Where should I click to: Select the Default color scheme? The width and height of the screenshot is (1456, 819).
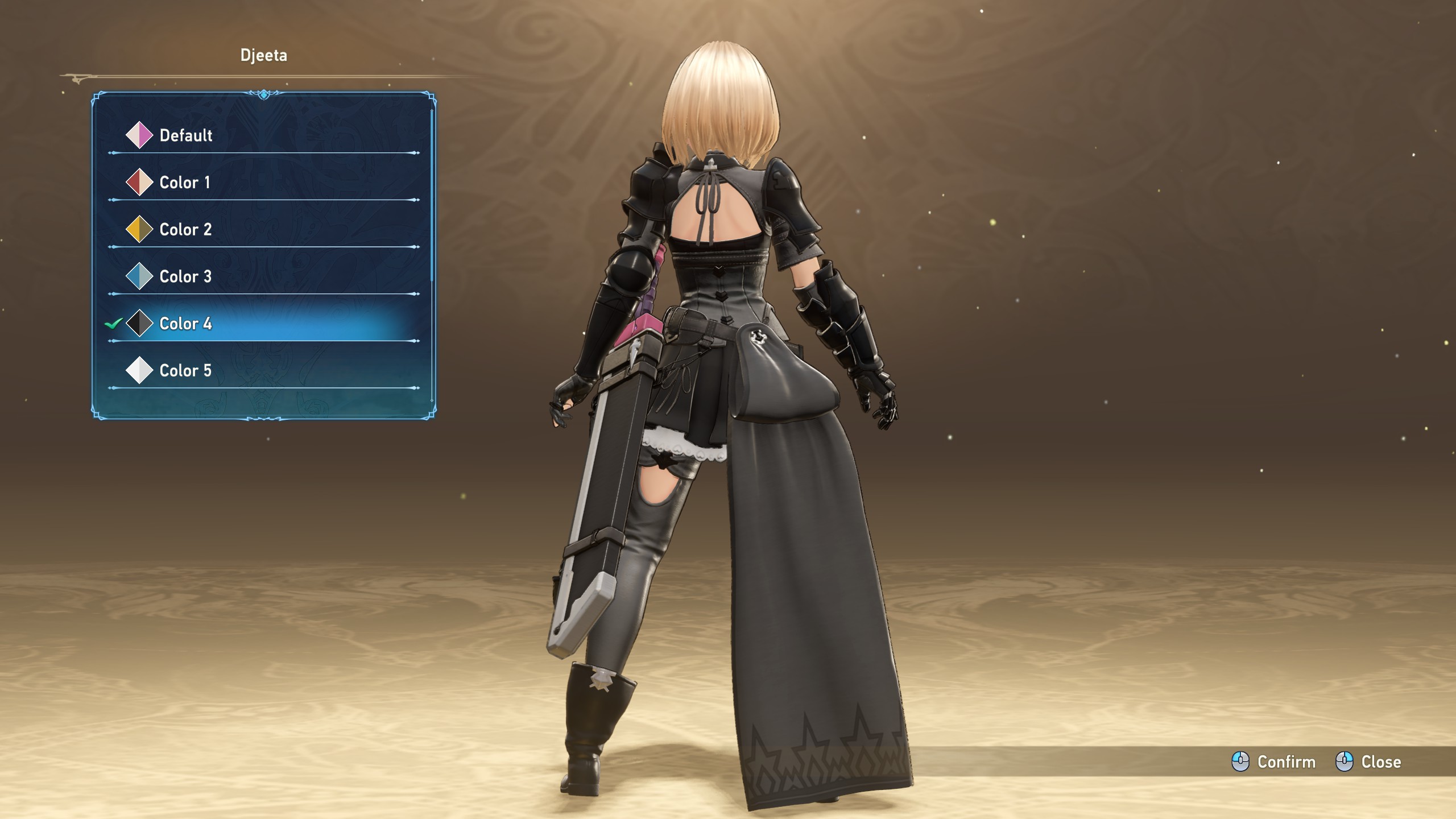pyautogui.click(x=185, y=135)
